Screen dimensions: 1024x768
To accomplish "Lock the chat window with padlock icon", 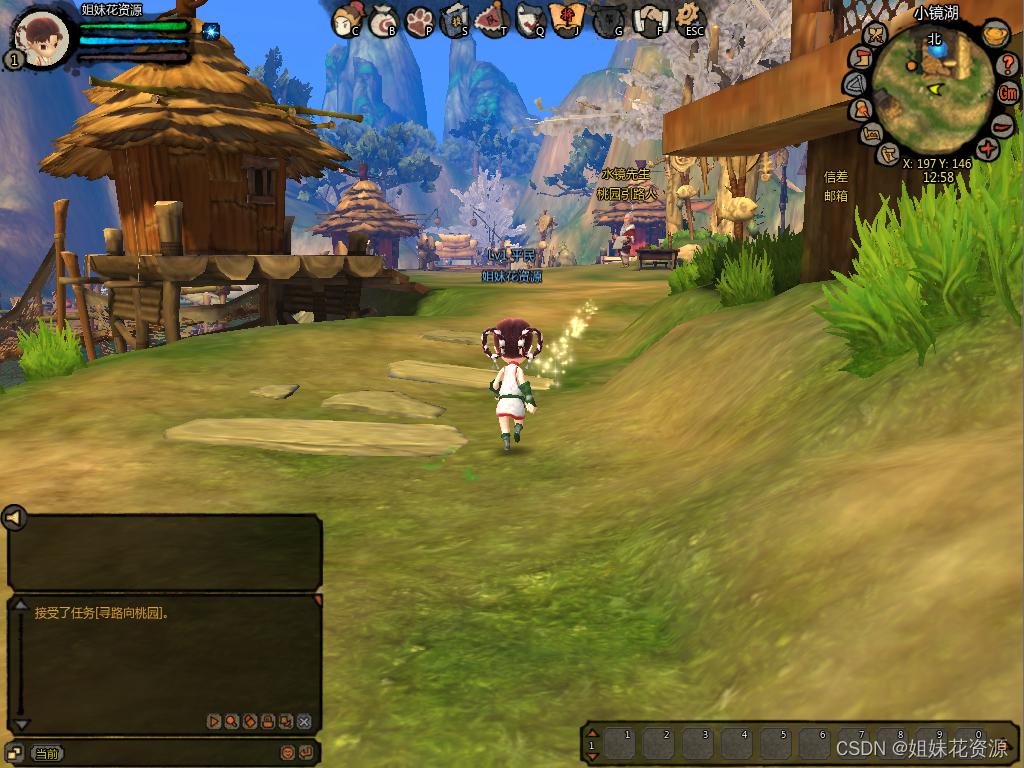I will tap(268, 721).
